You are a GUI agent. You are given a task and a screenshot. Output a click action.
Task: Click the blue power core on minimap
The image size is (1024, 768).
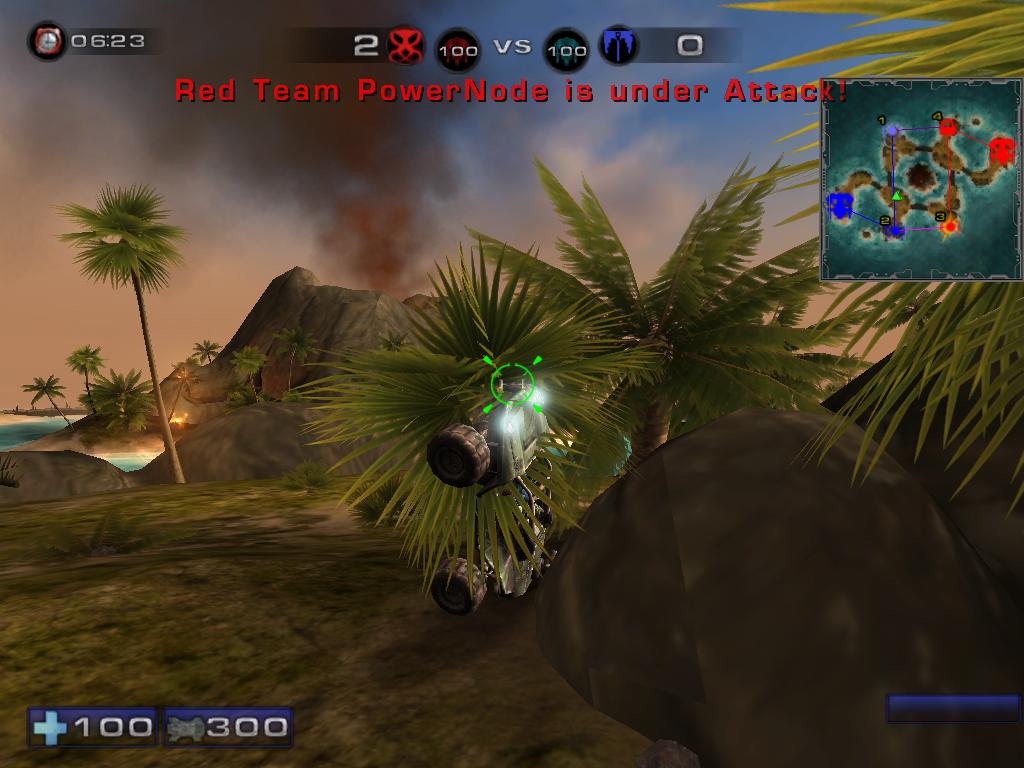pos(840,206)
